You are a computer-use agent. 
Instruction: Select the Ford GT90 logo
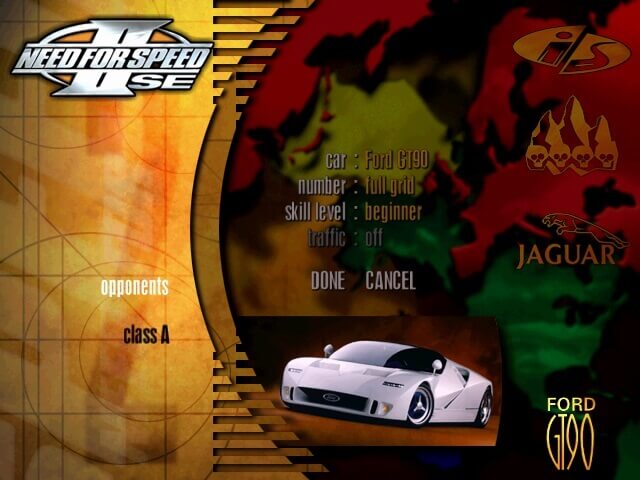pyautogui.click(x=571, y=432)
